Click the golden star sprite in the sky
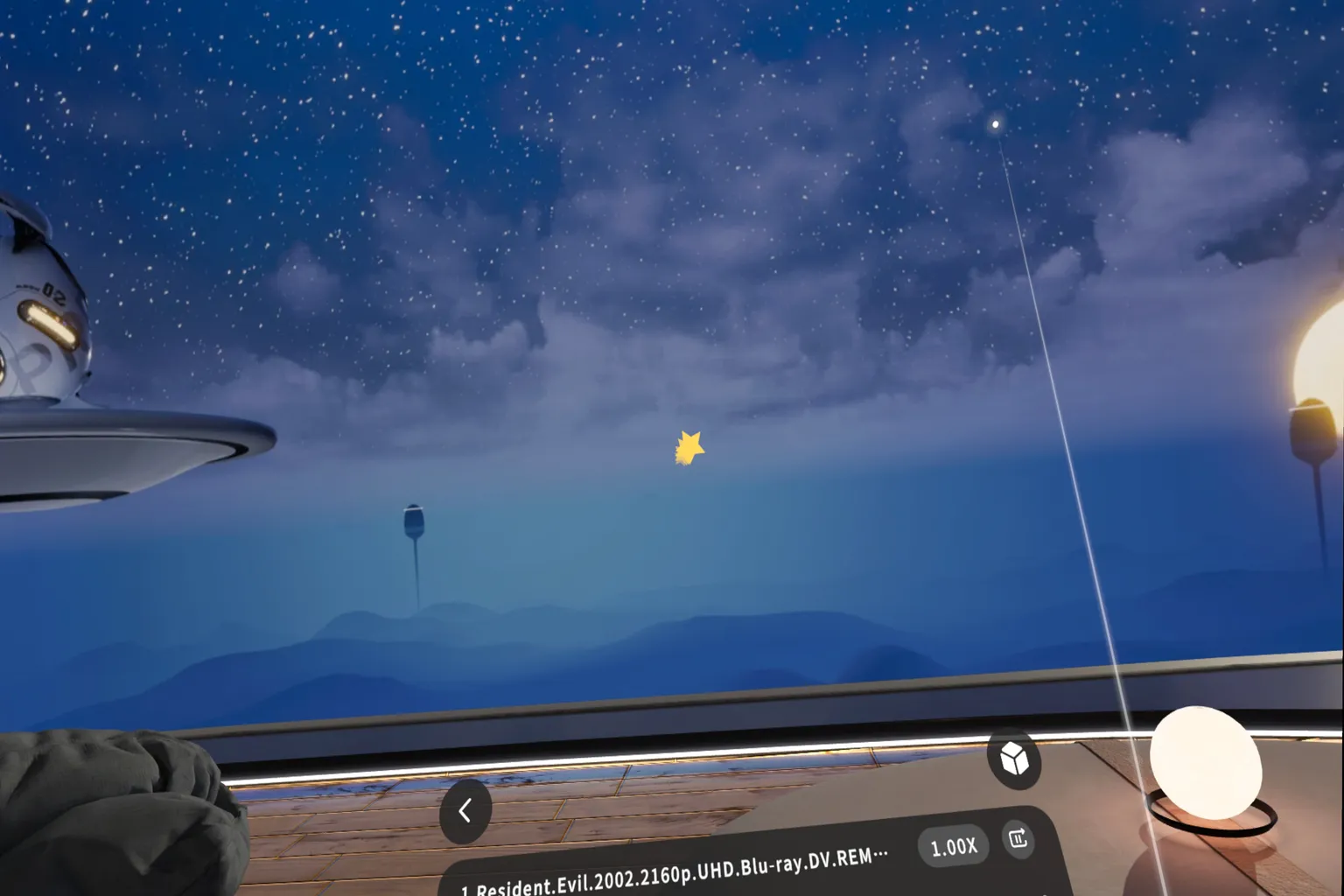The height and width of the screenshot is (896, 1344). (x=689, y=446)
